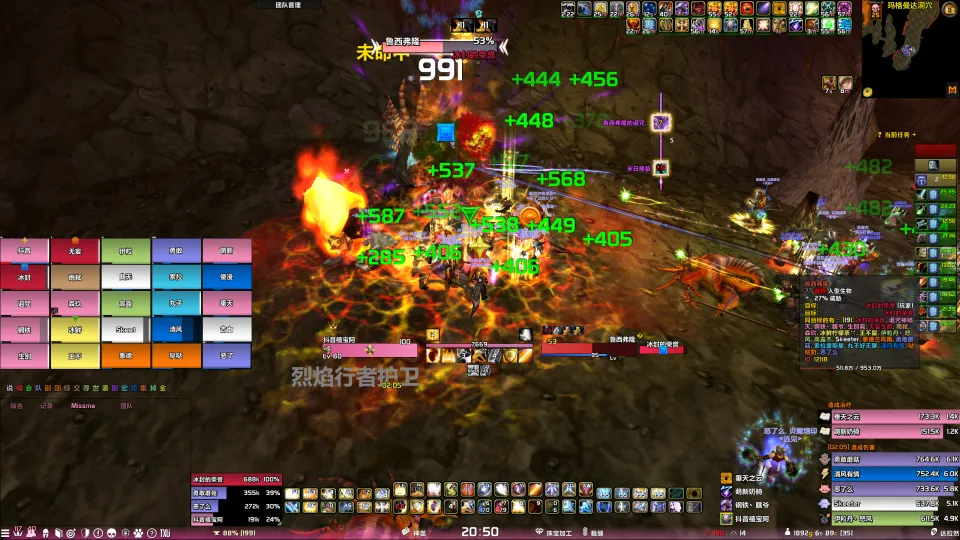
Task: Open the 记录 chat tab
Action: coord(47,406)
